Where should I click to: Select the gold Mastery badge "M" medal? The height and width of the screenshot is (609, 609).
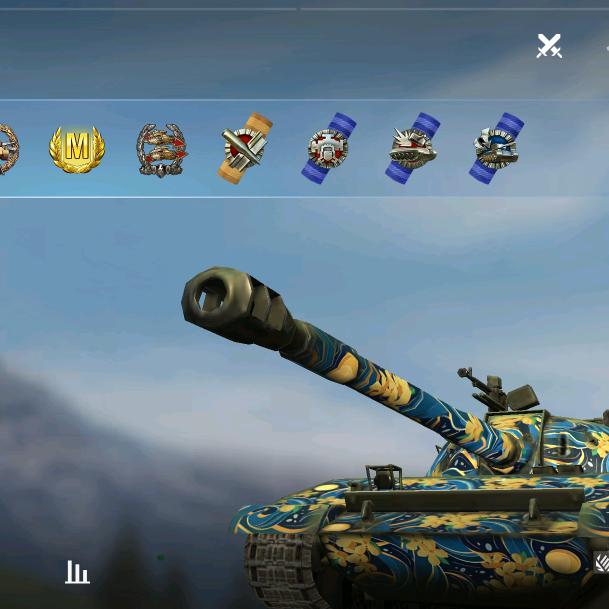pos(77,150)
